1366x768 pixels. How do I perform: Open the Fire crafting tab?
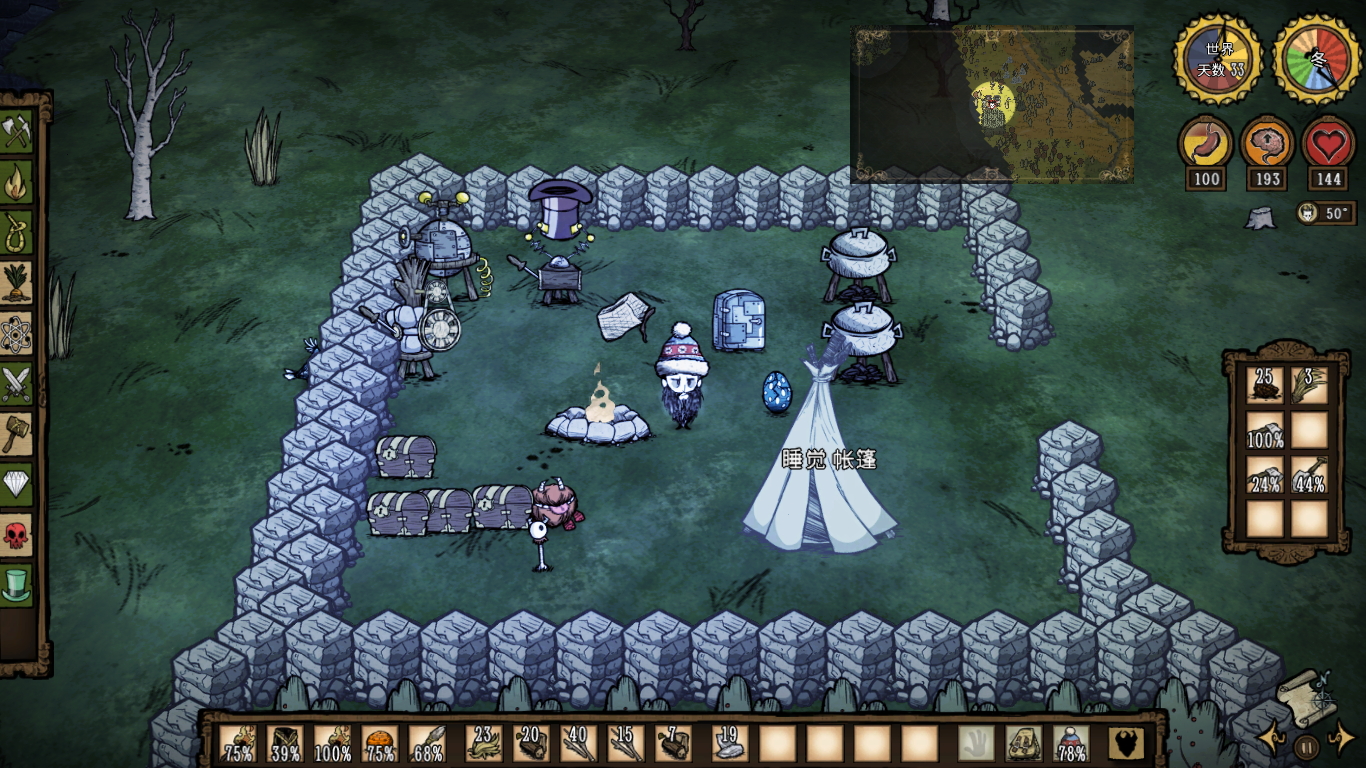(x=17, y=182)
